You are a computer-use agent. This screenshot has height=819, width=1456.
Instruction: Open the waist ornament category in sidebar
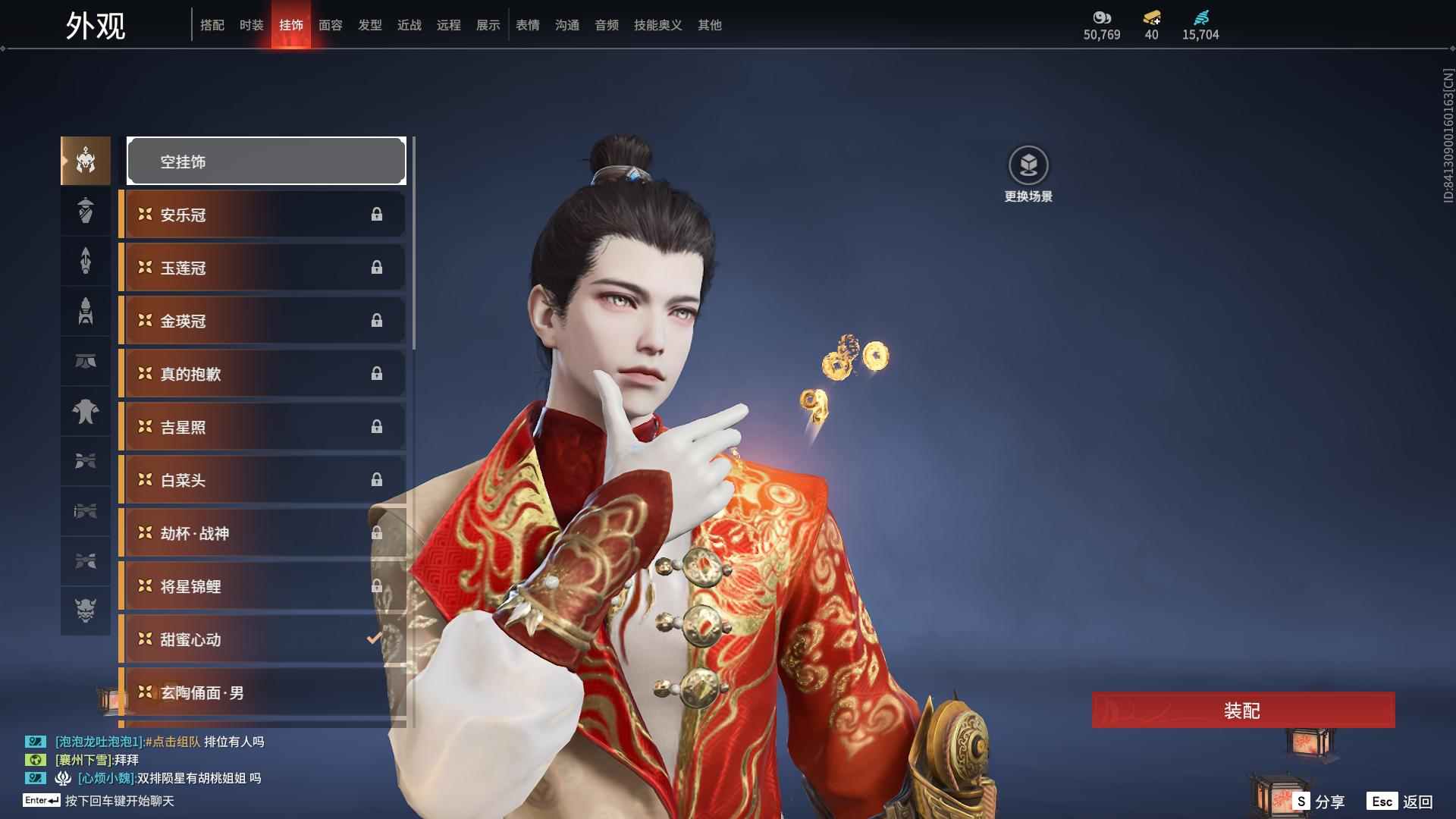pyautogui.click(x=85, y=461)
